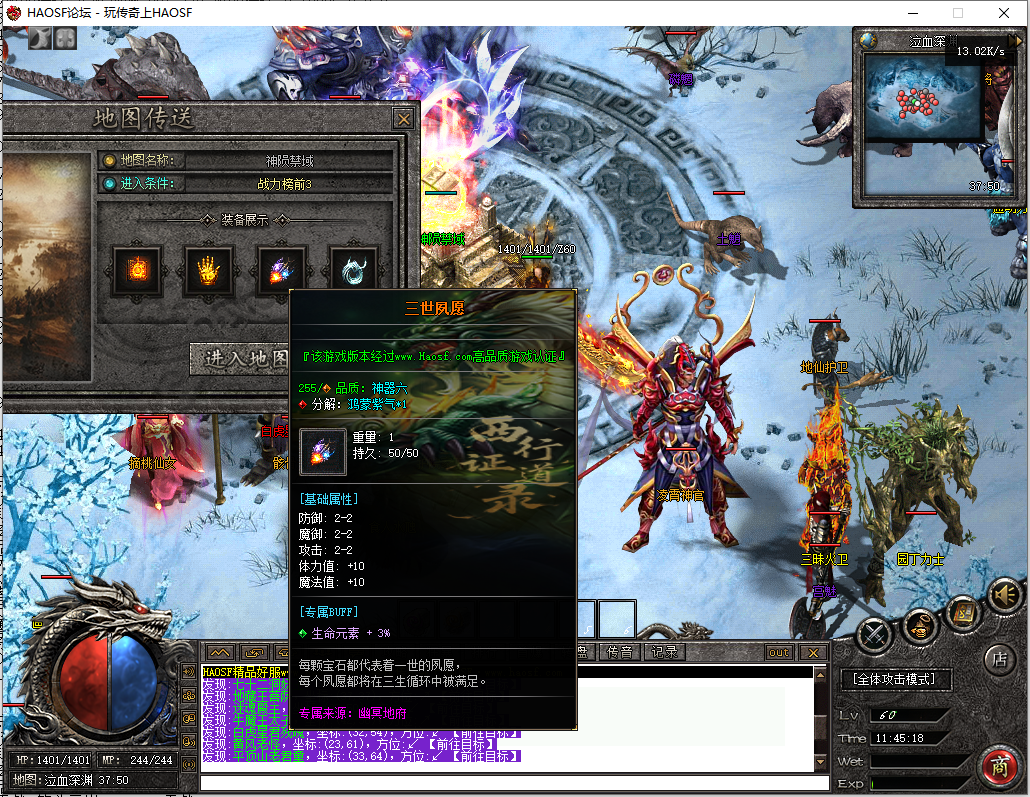Click the 进入地图 enter map button
The width and height of the screenshot is (1030, 797).
(240, 358)
